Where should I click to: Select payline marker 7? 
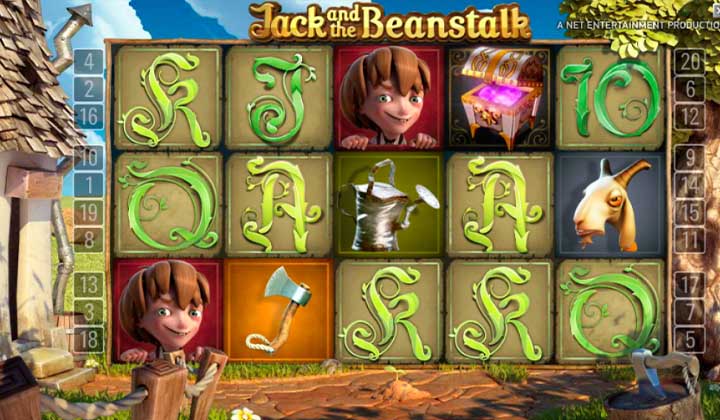click(689, 311)
